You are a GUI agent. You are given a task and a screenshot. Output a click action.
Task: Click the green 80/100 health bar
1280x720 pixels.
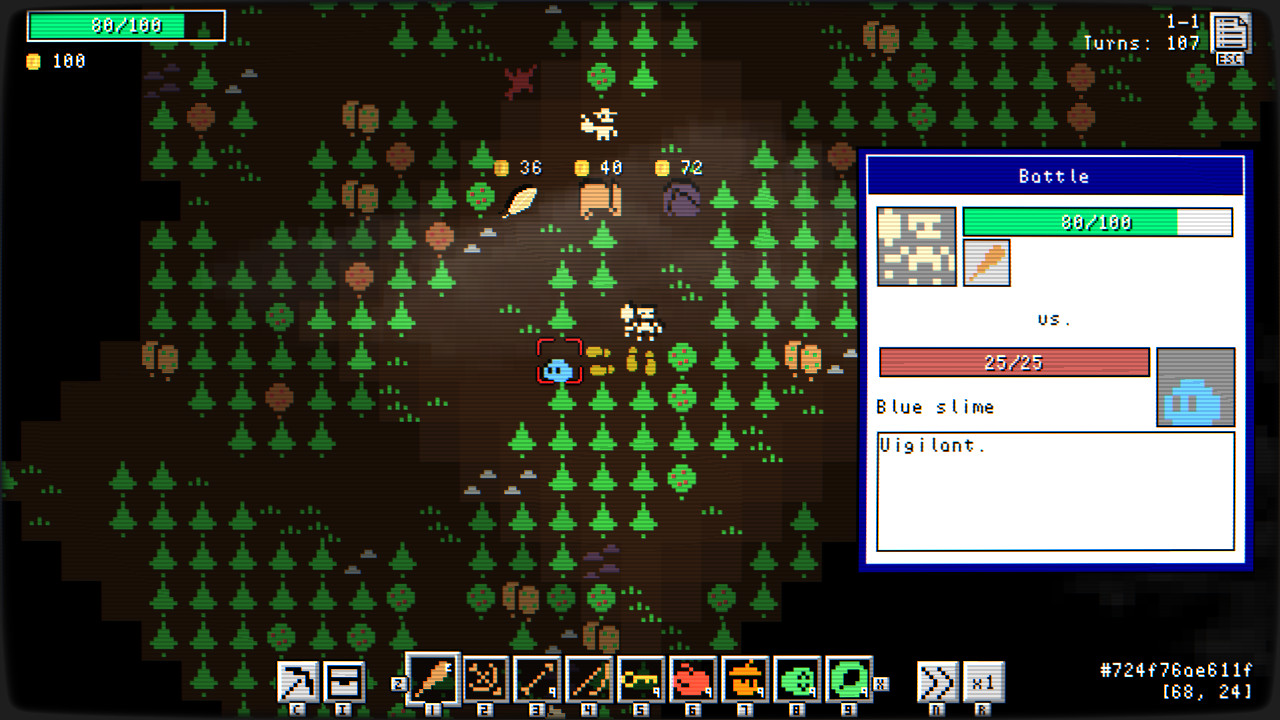click(1097, 222)
